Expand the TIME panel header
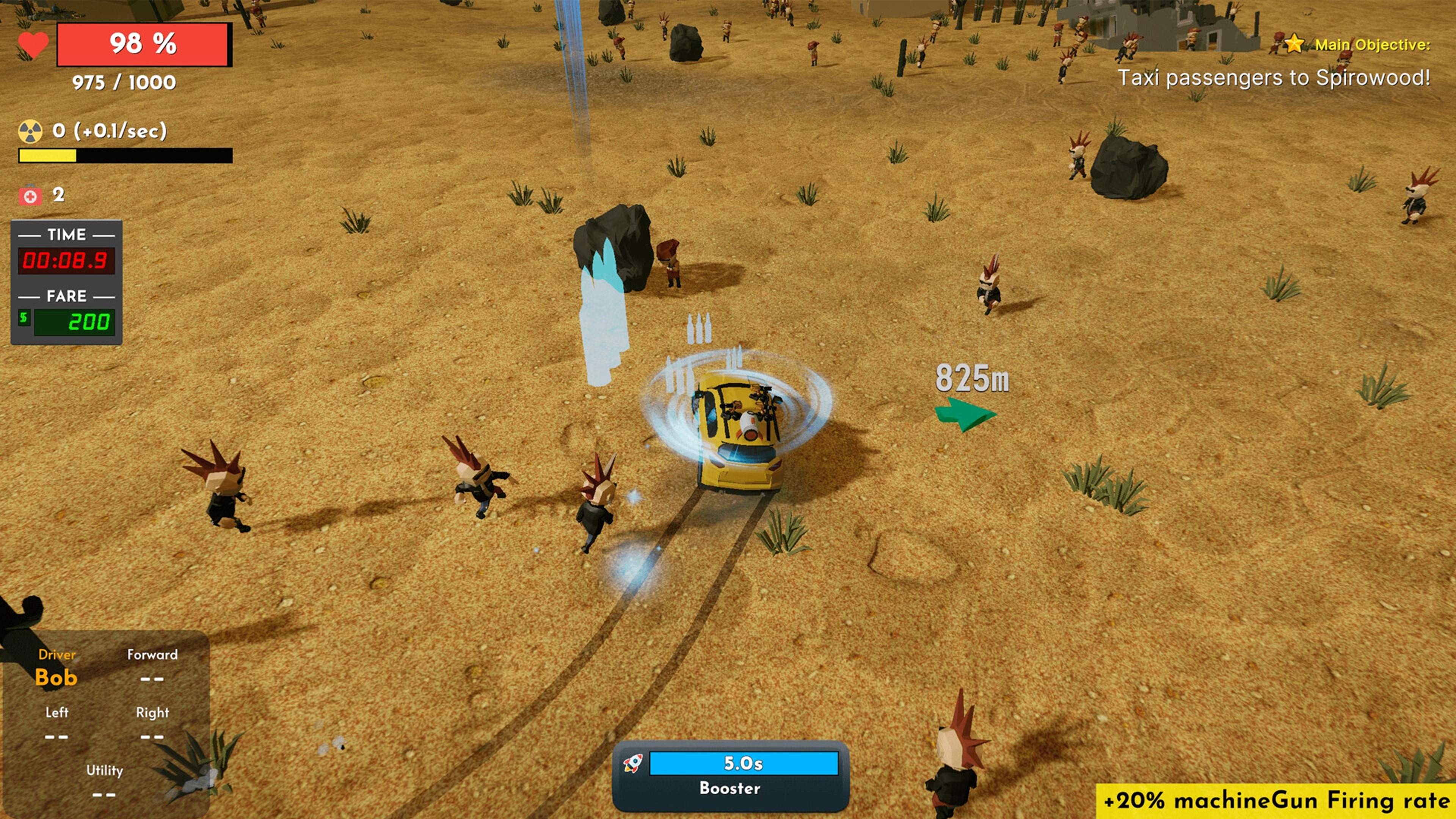The height and width of the screenshot is (819, 1456). (68, 234)
